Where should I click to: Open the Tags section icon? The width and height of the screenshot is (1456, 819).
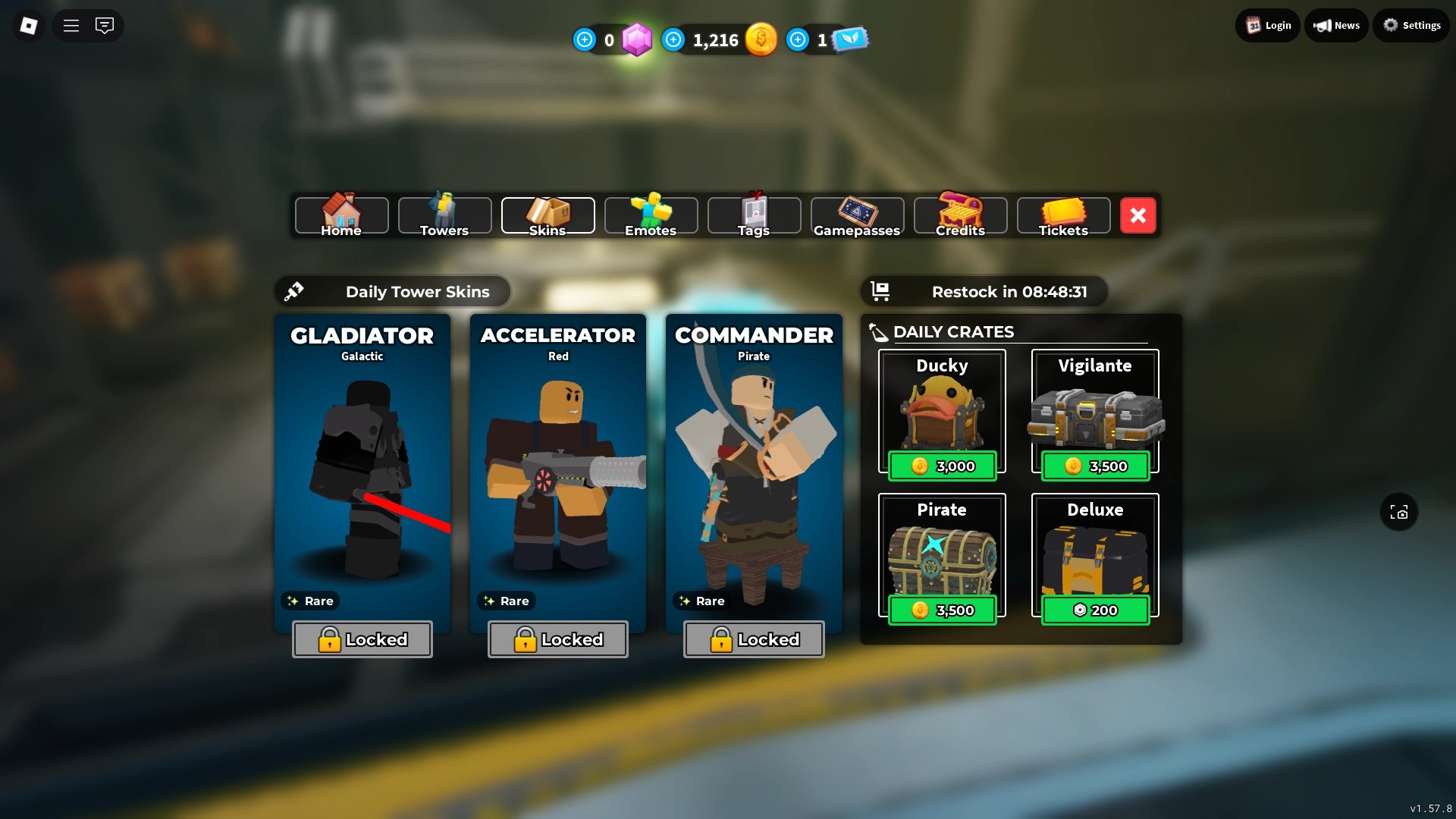click(754, 210)
